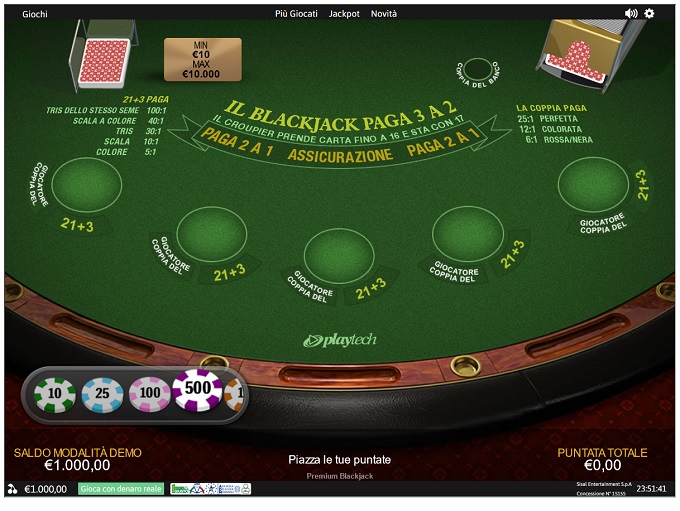This screenshot has width=680, height=511.
Task: Place a bet on Coppia del Banco circle
Action: [478, 70]
